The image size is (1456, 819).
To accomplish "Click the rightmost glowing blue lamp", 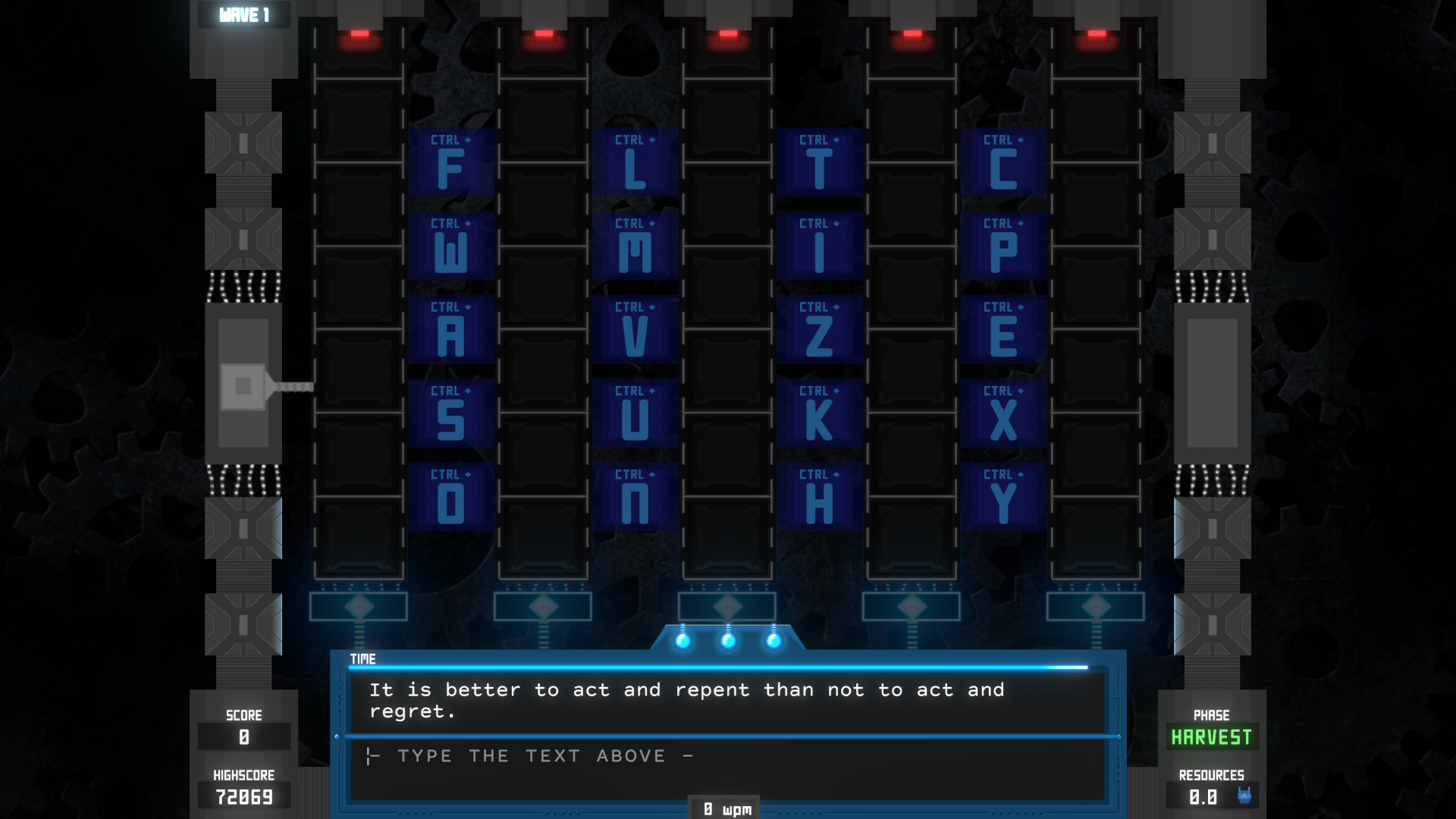I will click(x=773, y=642).
